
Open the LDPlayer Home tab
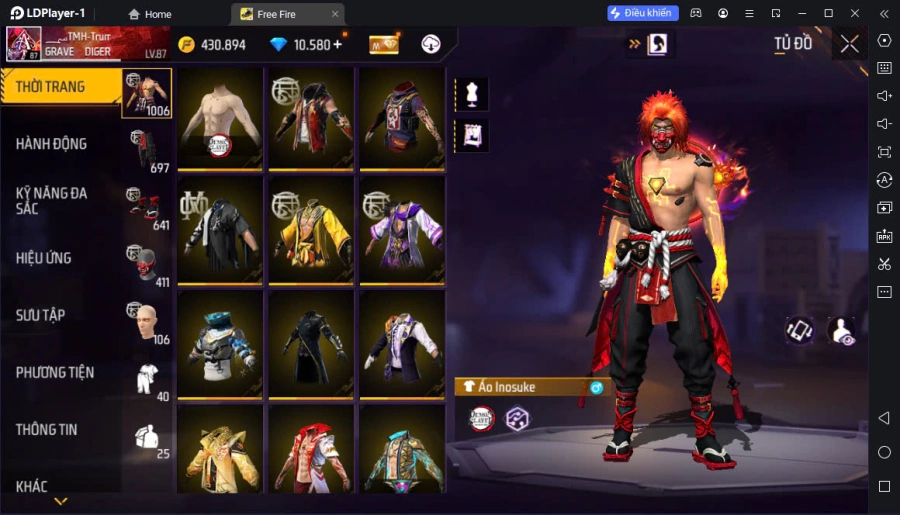coord(150,14)
